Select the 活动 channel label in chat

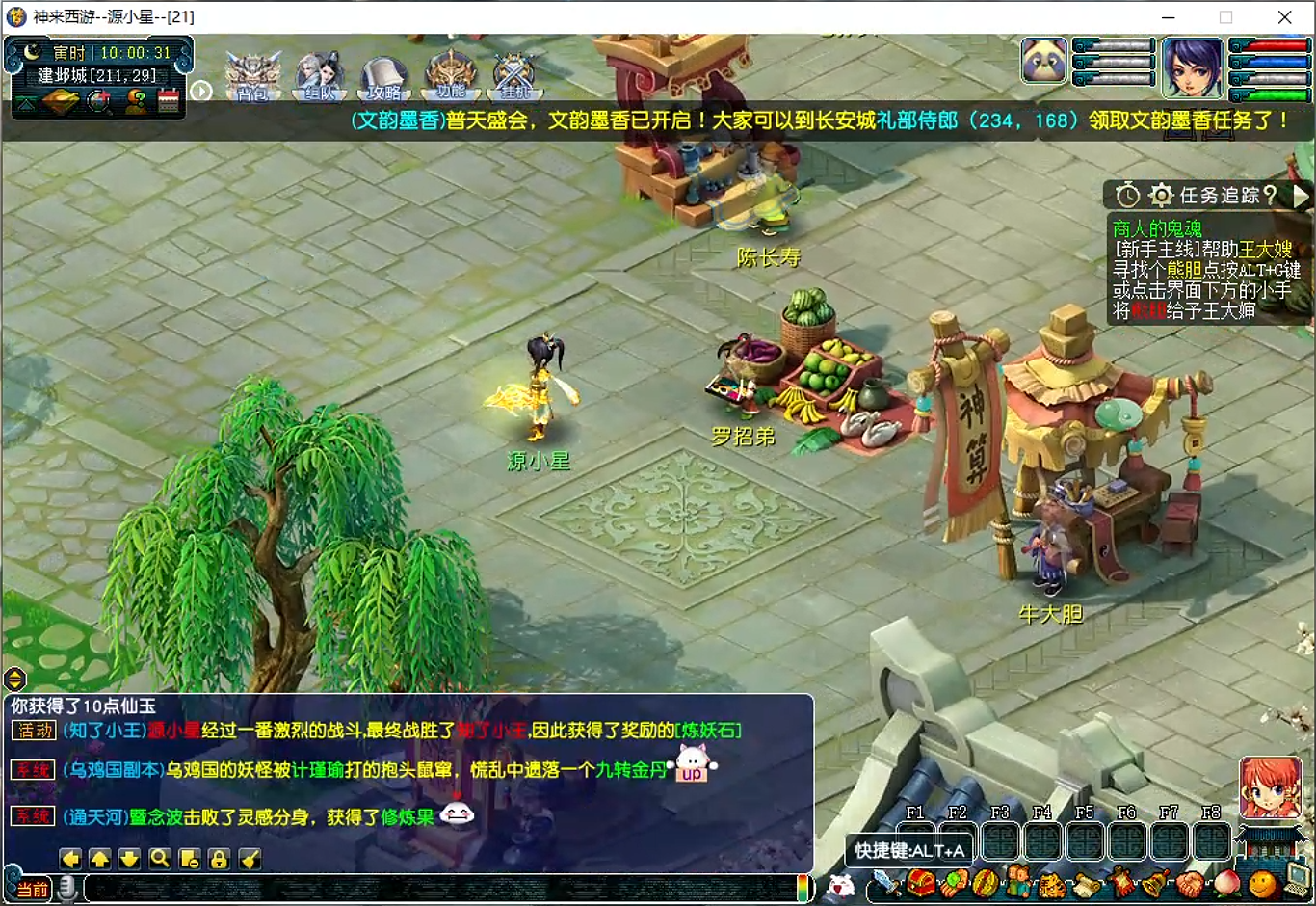(x=33, y=731)
